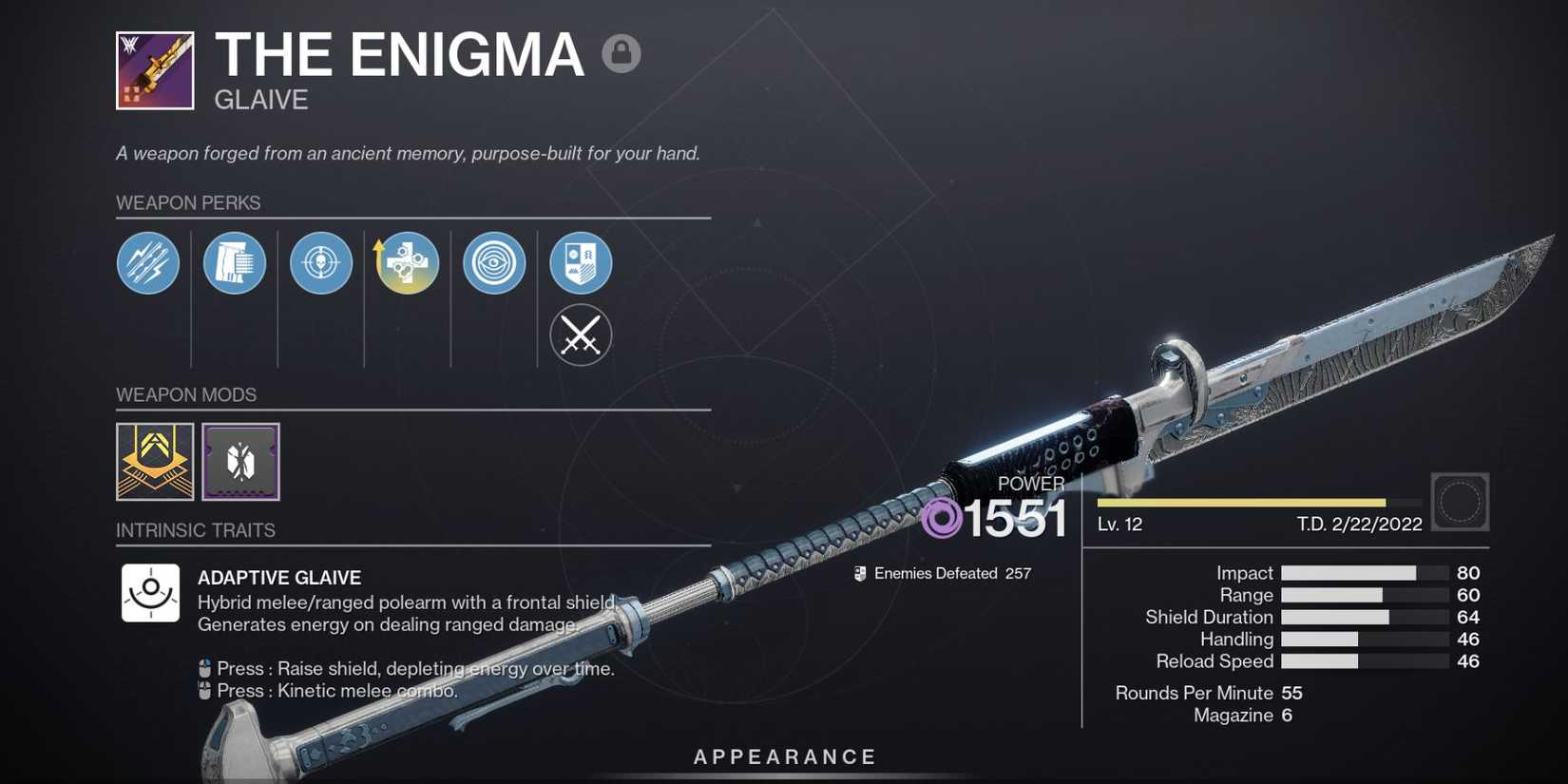The image size is (1568, 784).
Task: Open the Appearance screen at the bottom
Action: tap(783, 756)
